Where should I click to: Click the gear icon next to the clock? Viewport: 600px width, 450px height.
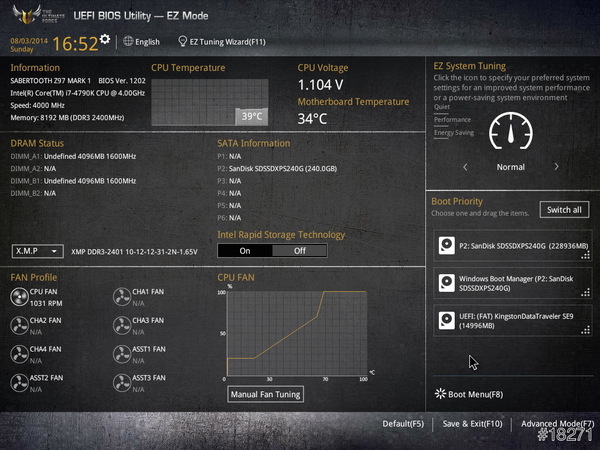[x=105, y=39]
